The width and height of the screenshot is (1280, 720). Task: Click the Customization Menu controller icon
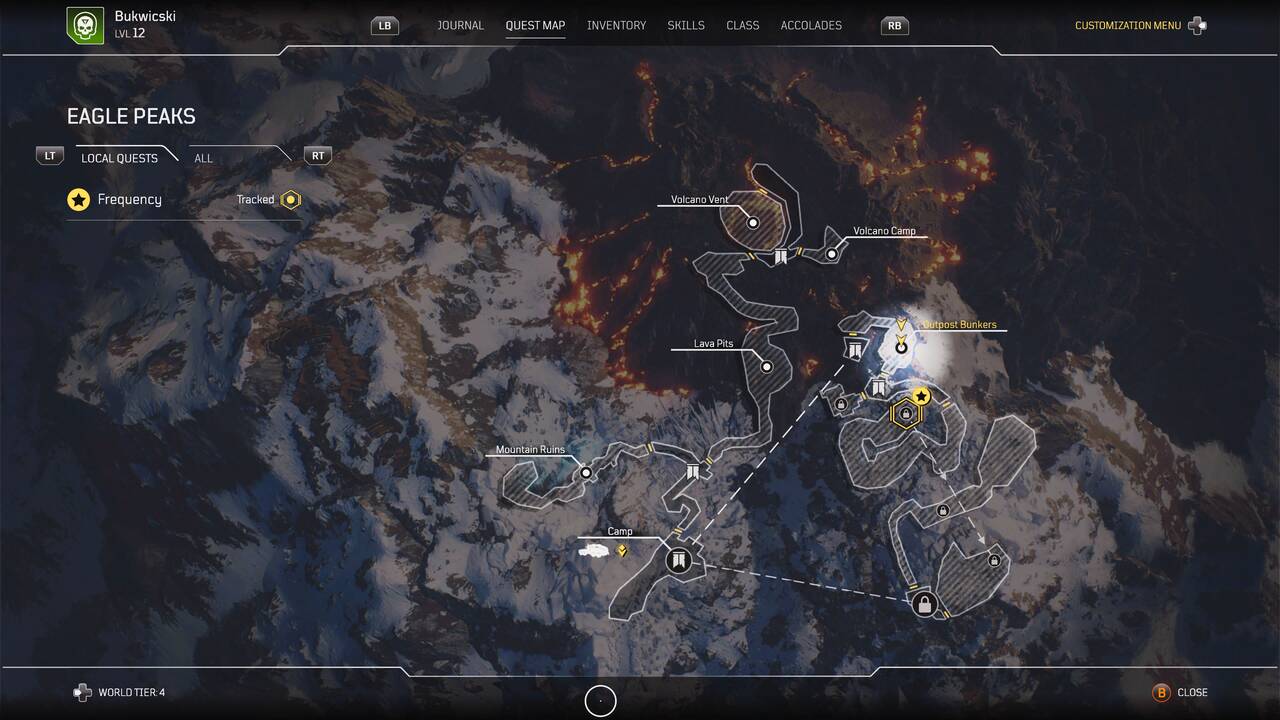click(x=1196, y=24)
